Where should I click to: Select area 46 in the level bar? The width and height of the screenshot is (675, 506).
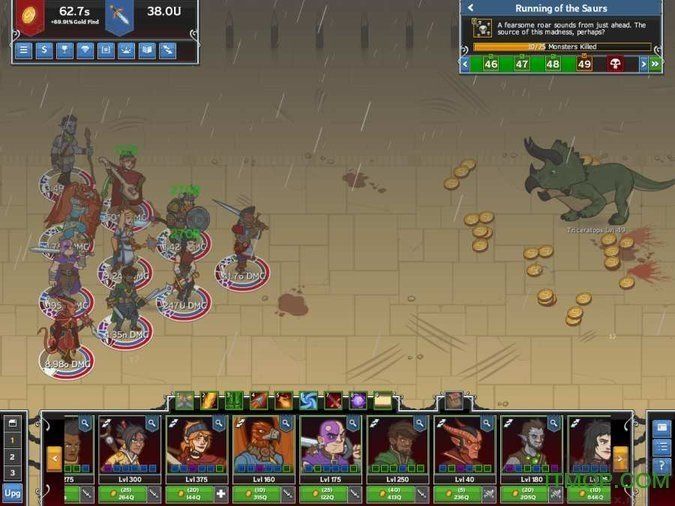tap(490, 64)
